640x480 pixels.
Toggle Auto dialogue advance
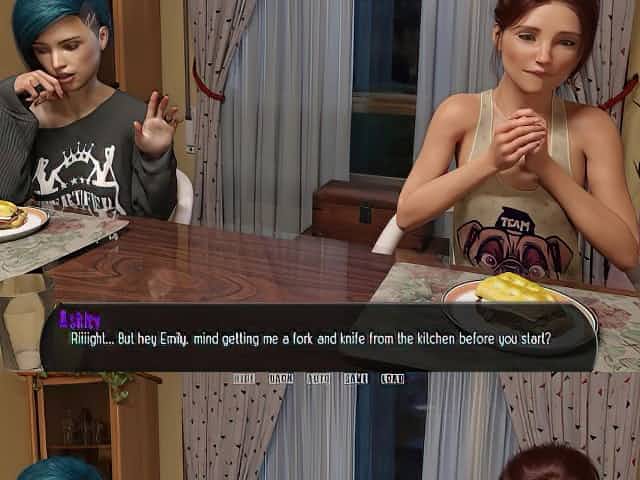click(319, 379)
